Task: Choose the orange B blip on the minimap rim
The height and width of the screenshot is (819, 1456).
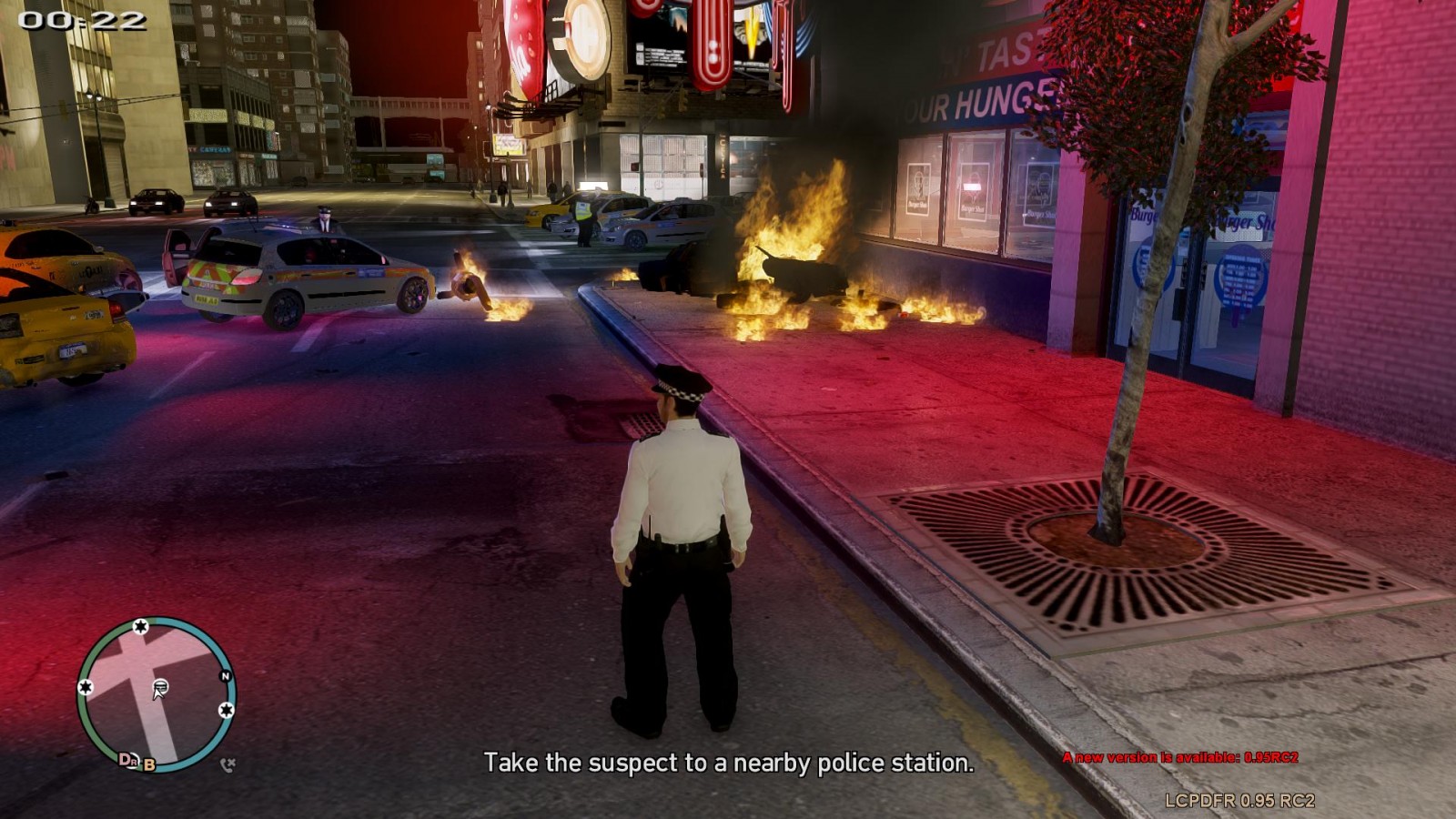Action: 149,764
